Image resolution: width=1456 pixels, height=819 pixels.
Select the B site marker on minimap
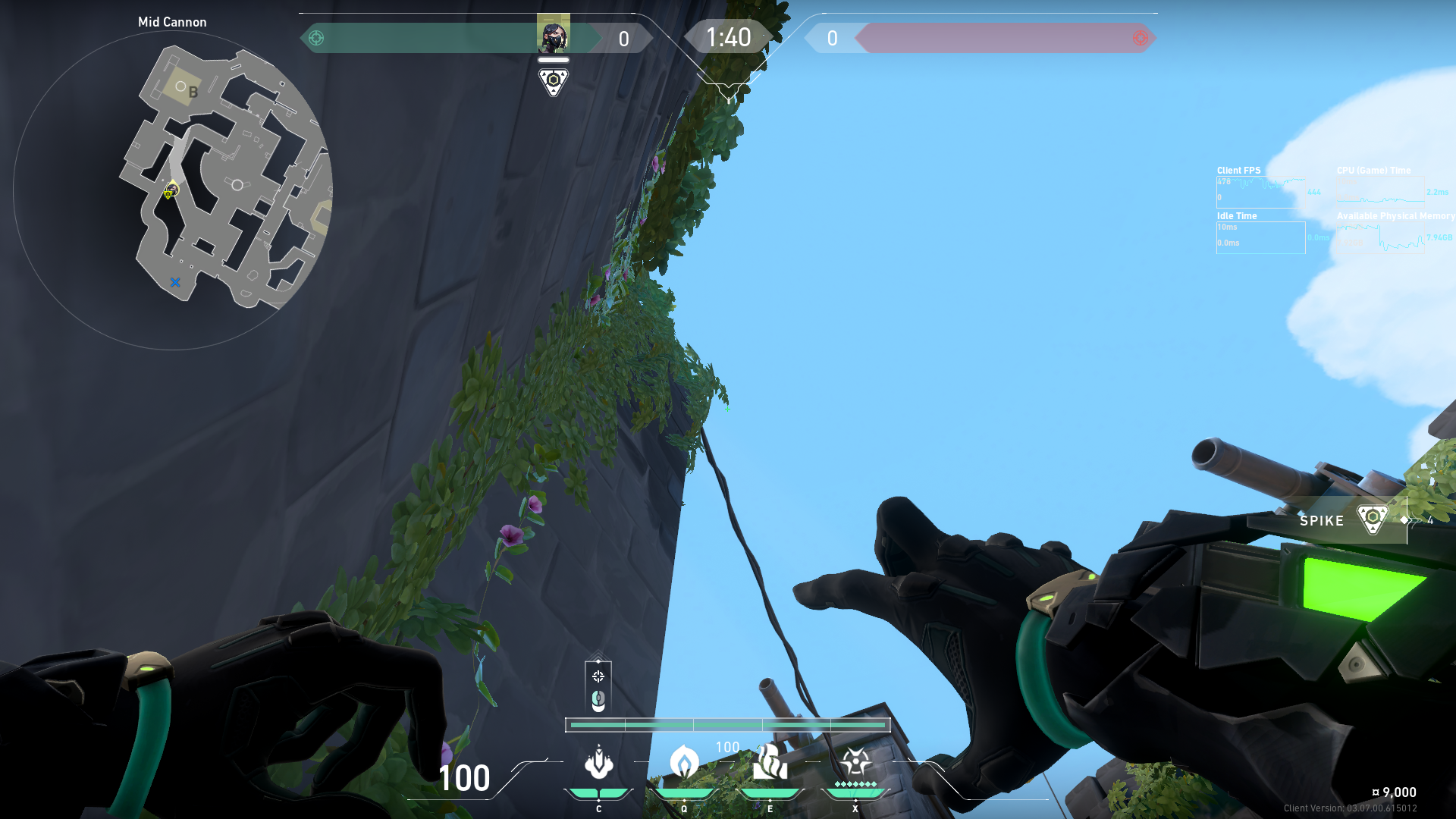[x=193, y=93]
